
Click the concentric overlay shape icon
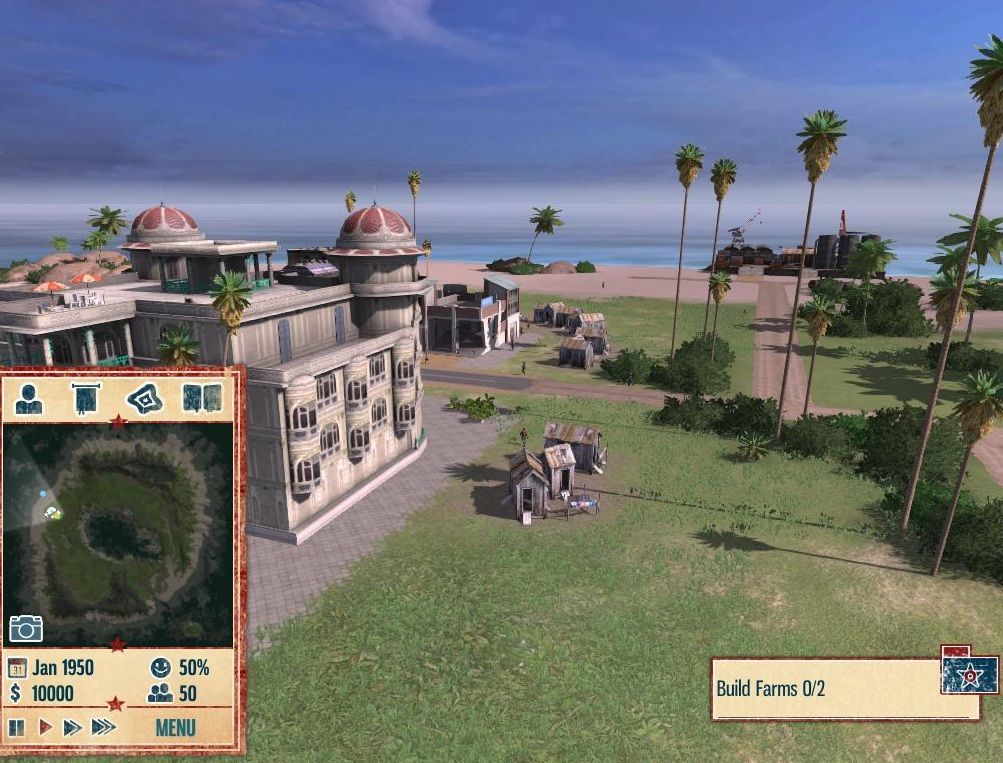pyautogui.click(x=144, y=398)
